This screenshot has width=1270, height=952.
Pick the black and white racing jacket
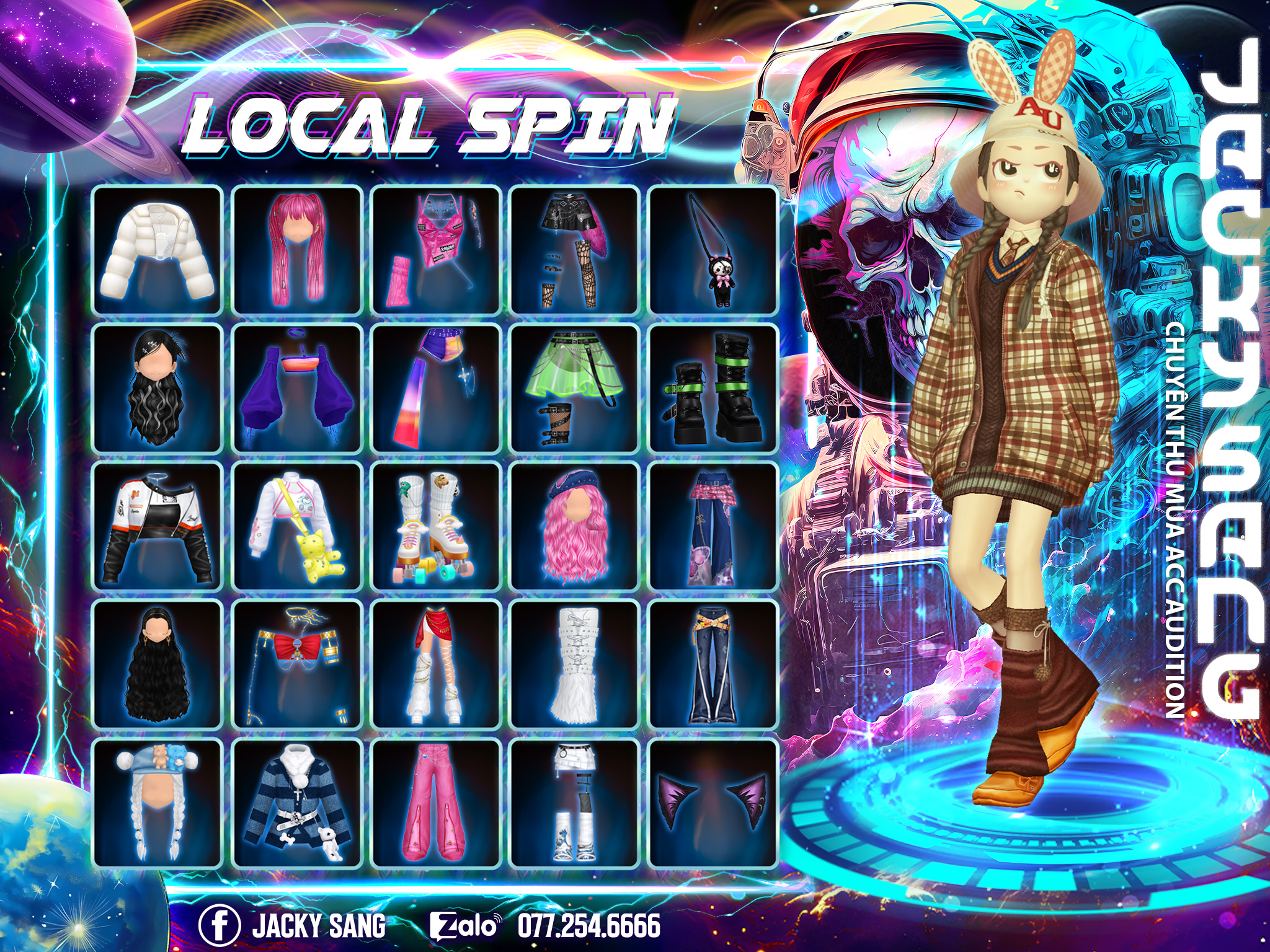(x=157, y=527)
